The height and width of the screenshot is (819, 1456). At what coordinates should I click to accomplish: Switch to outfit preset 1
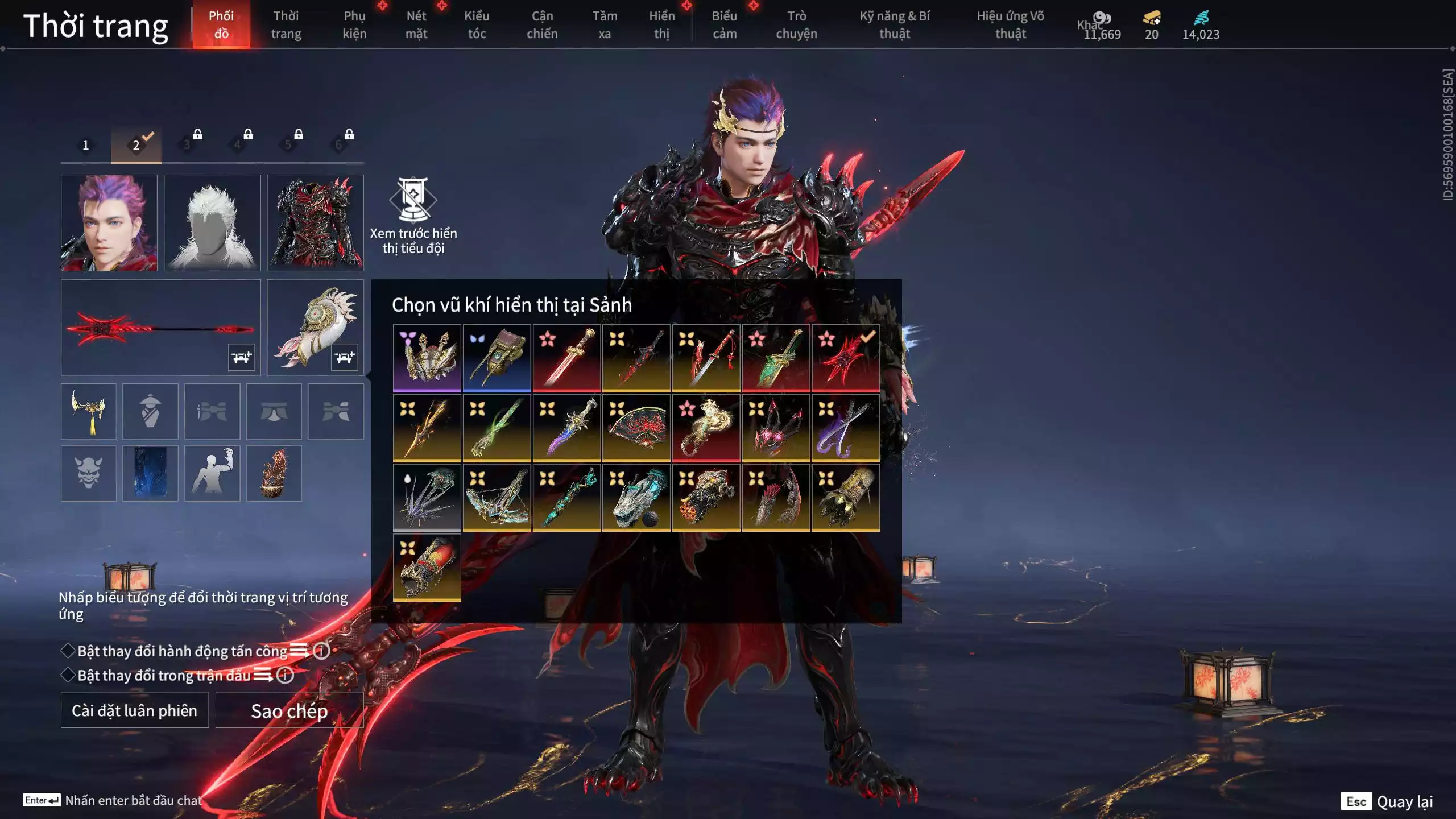click(86, 145)
